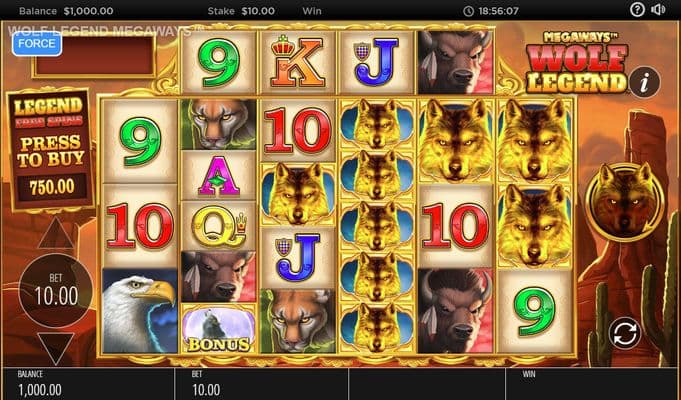Increase the bet with the up arrow
The height and width of the screenshot is (400, 681).
pos(56,237)
